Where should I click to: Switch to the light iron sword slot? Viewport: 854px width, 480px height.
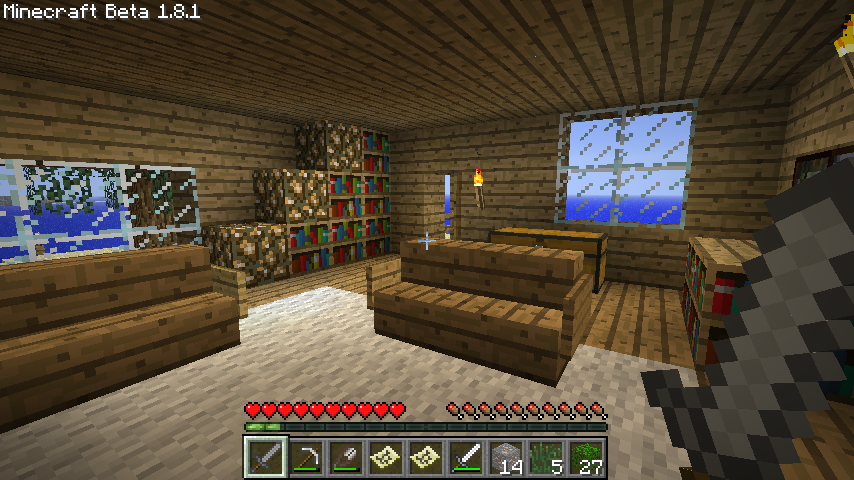click(466, 457)
